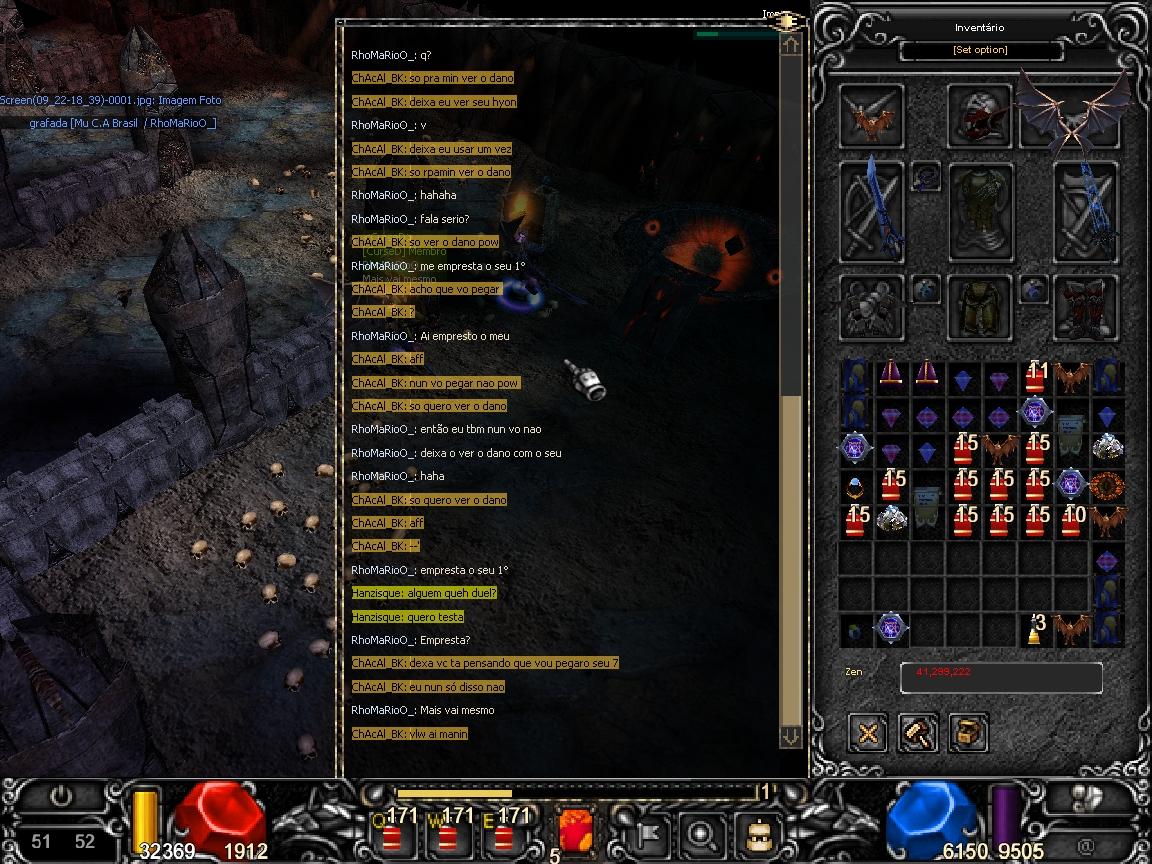Screen dimensions: 1152x864
Task: Click the hammer repair button
Action: [918, 733]
